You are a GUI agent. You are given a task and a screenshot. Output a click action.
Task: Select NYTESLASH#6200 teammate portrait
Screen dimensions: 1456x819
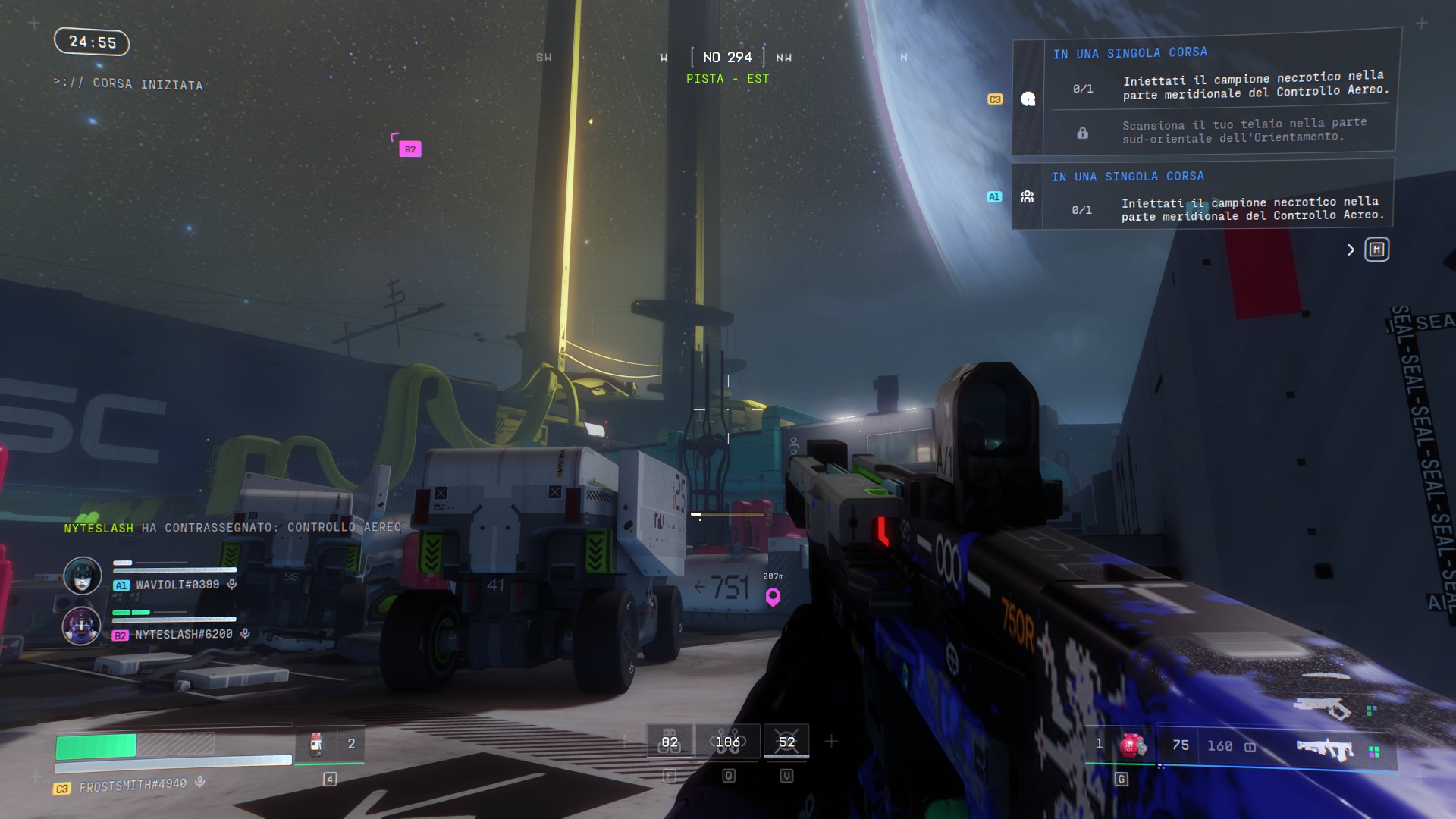[82, 626]
